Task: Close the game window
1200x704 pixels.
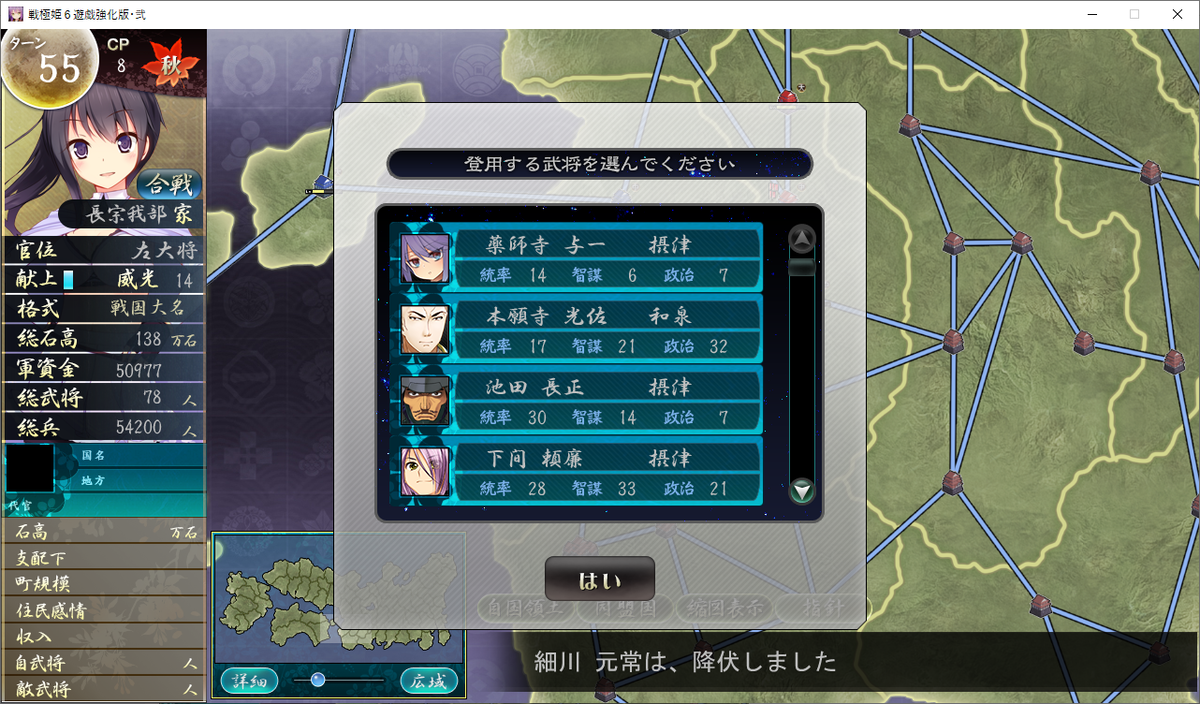Action: click(1176, 14)
